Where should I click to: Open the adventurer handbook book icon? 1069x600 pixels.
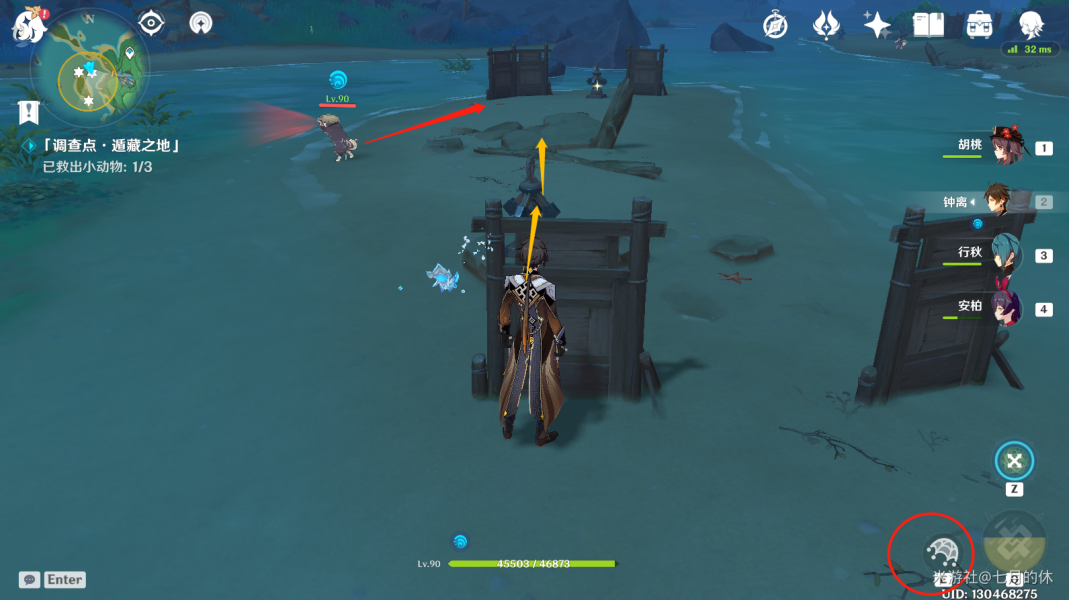(928, 25)
